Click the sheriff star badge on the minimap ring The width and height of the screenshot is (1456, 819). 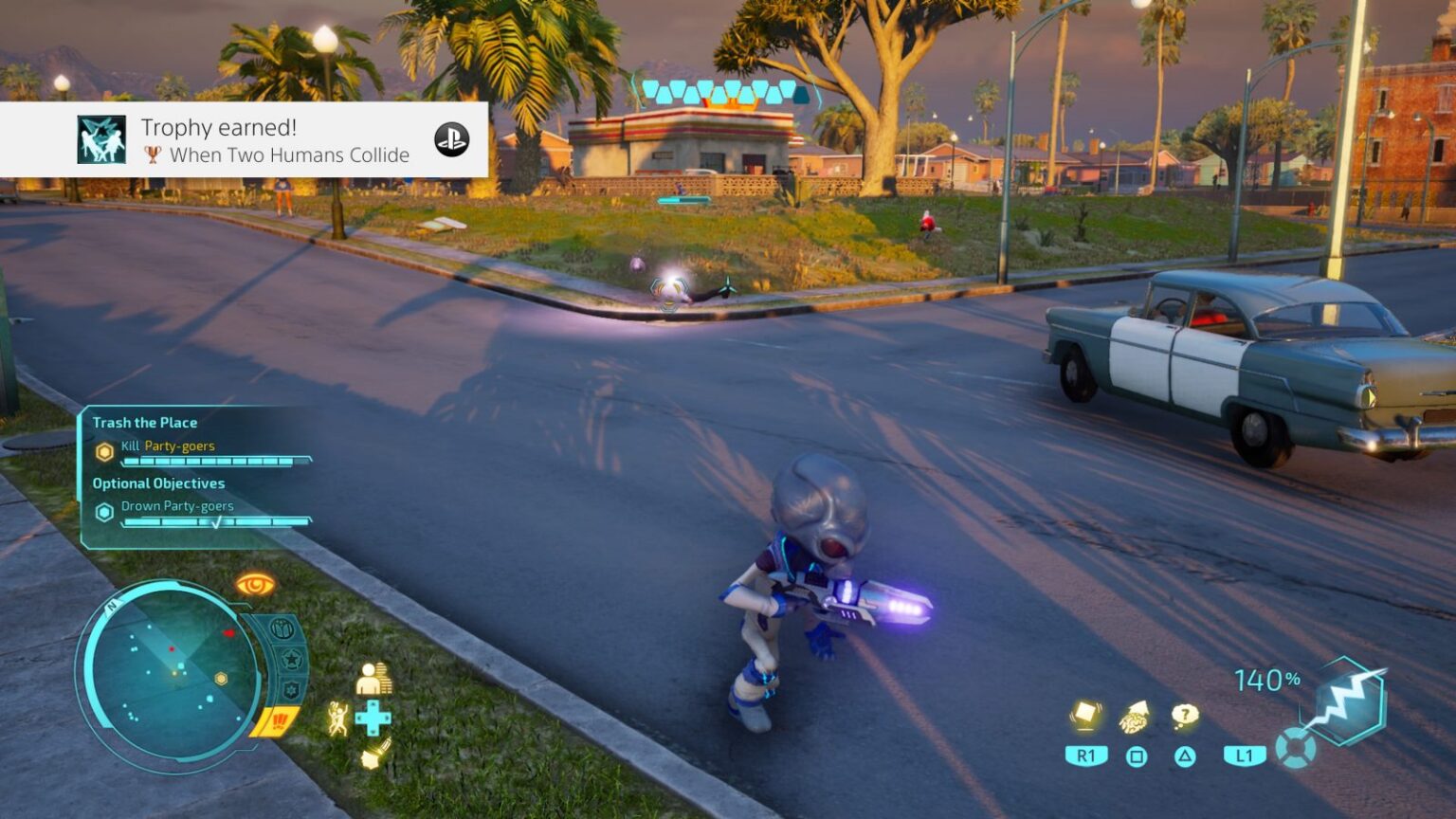tap(290, 660)
